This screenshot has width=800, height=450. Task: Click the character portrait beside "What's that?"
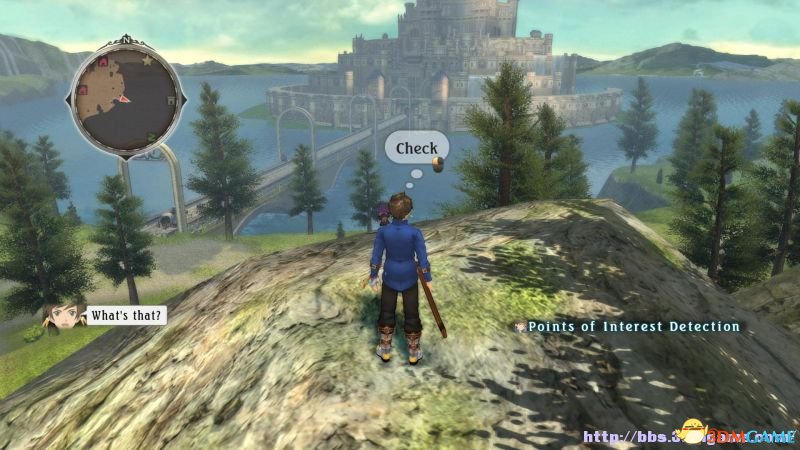tap(62, 316)
